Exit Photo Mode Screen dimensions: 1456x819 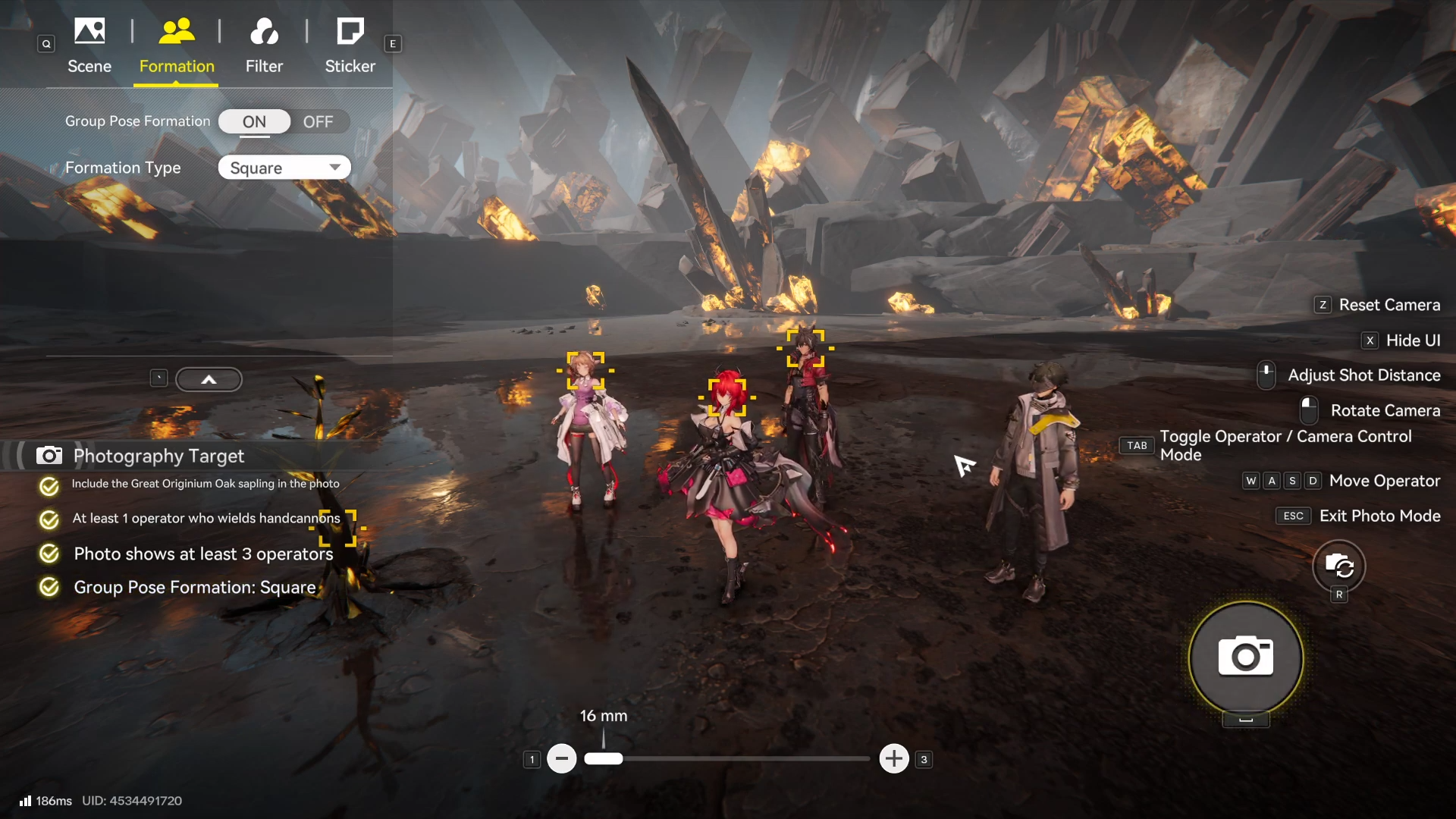[x=1379, y=516]
